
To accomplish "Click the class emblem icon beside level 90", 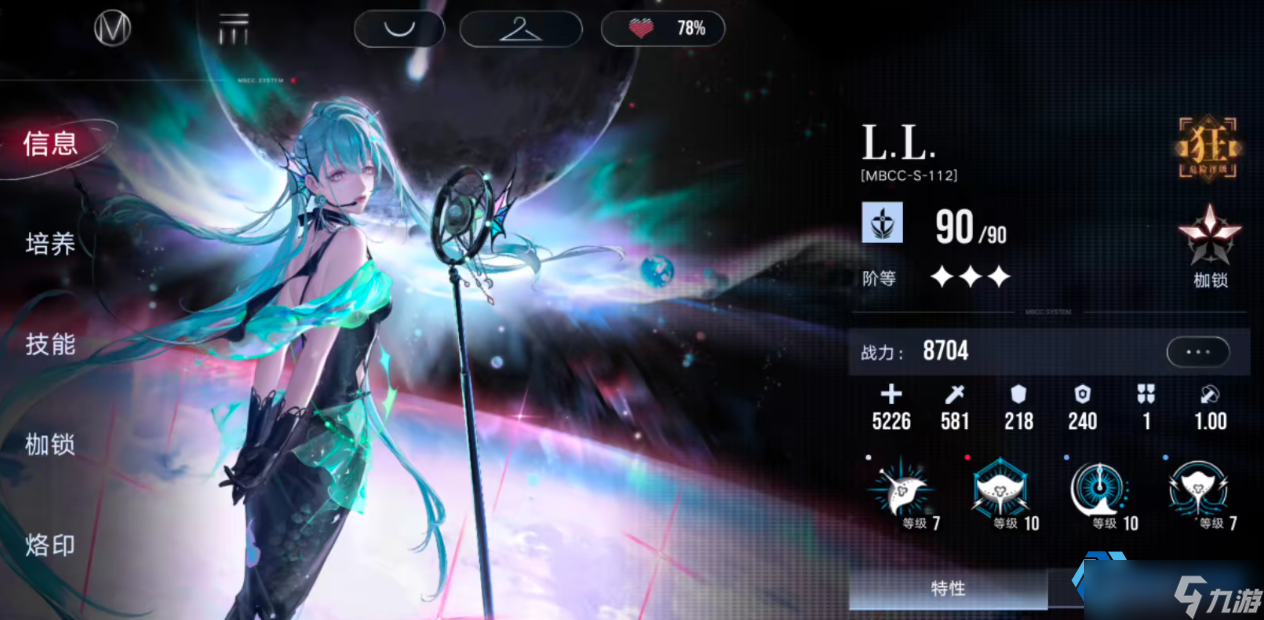I will (x=882, y=223).
